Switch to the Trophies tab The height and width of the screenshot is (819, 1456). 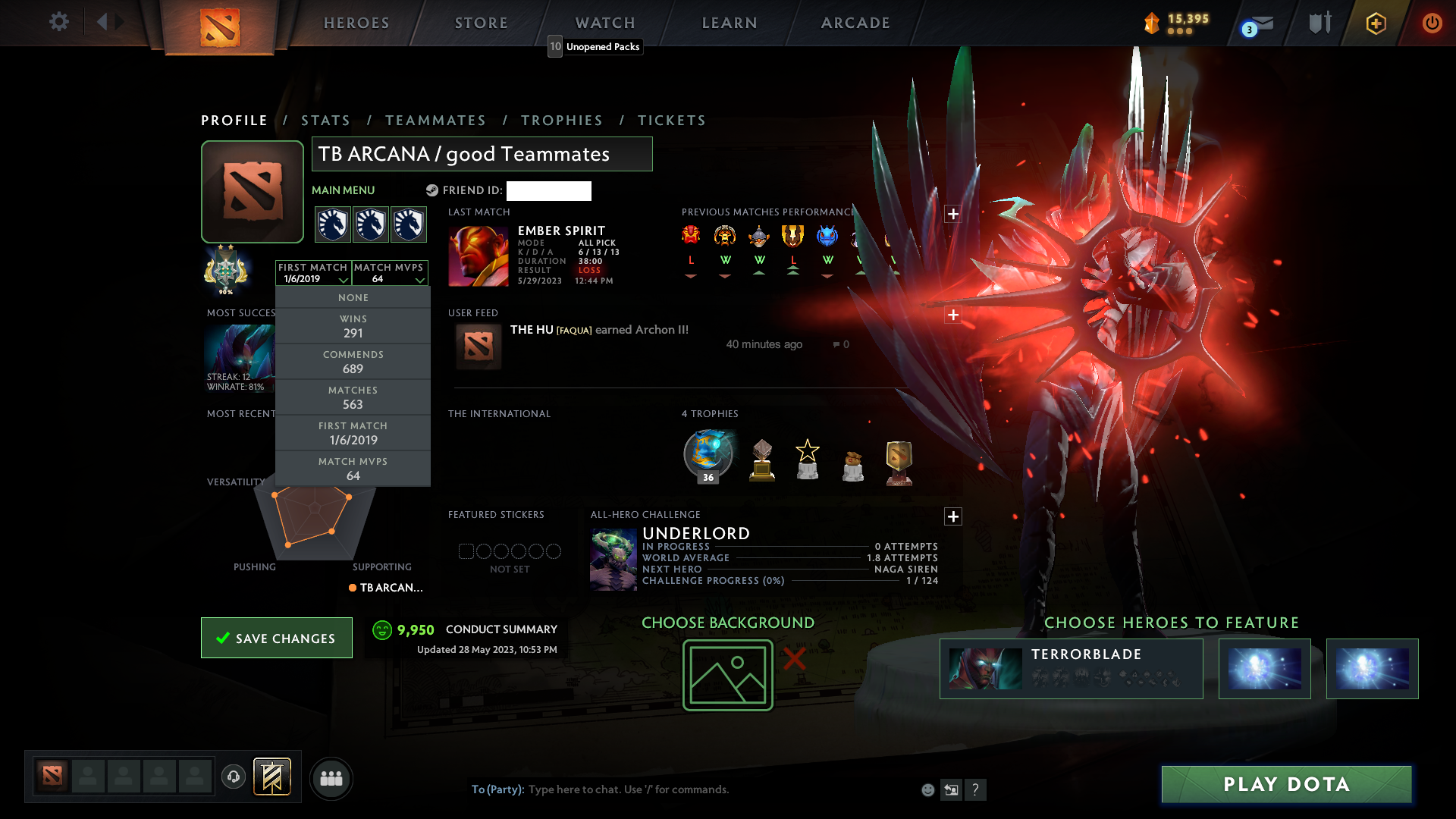pos(561,120)
